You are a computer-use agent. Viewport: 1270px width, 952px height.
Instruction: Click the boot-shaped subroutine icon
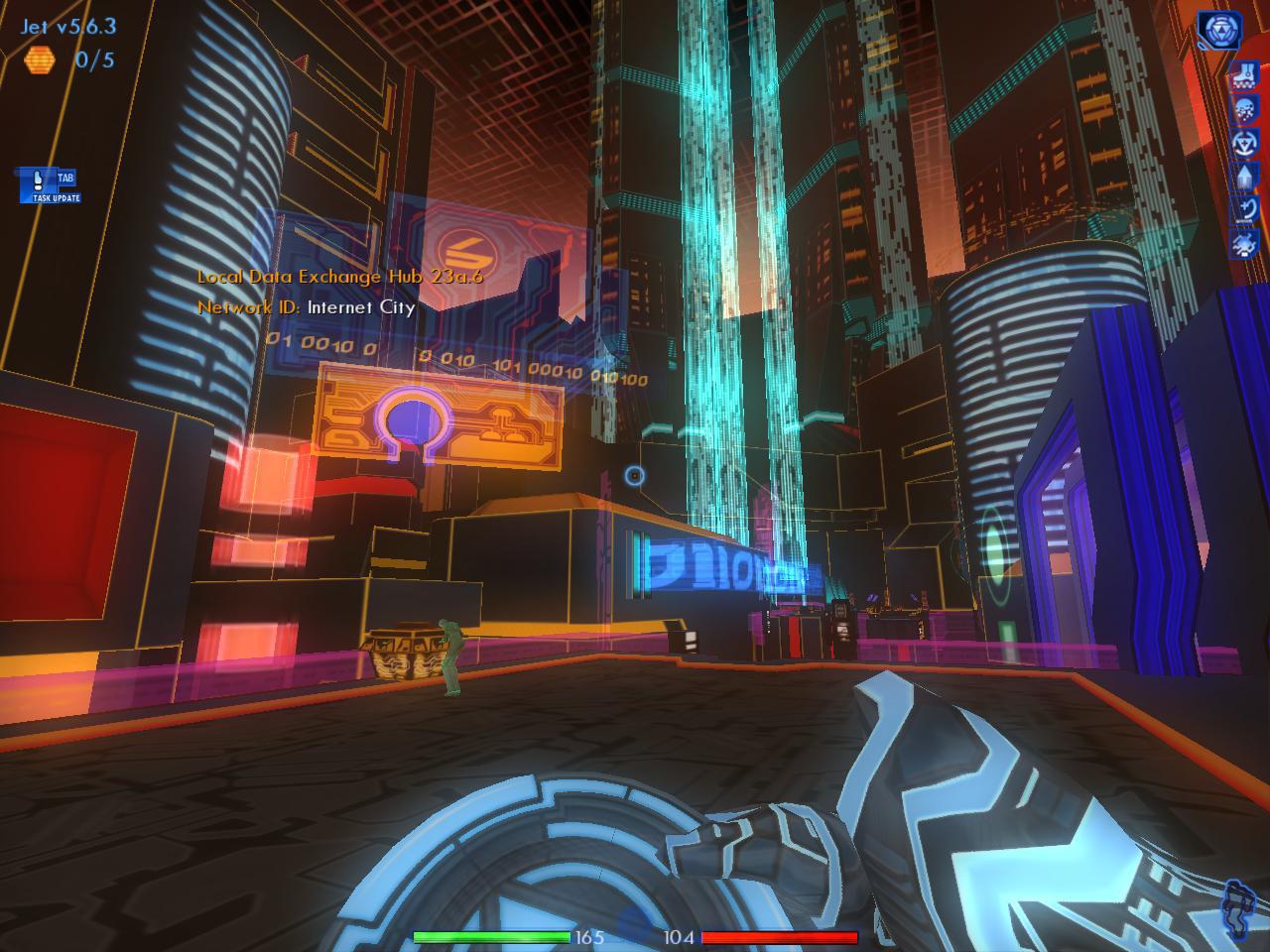pos(1246,73)
